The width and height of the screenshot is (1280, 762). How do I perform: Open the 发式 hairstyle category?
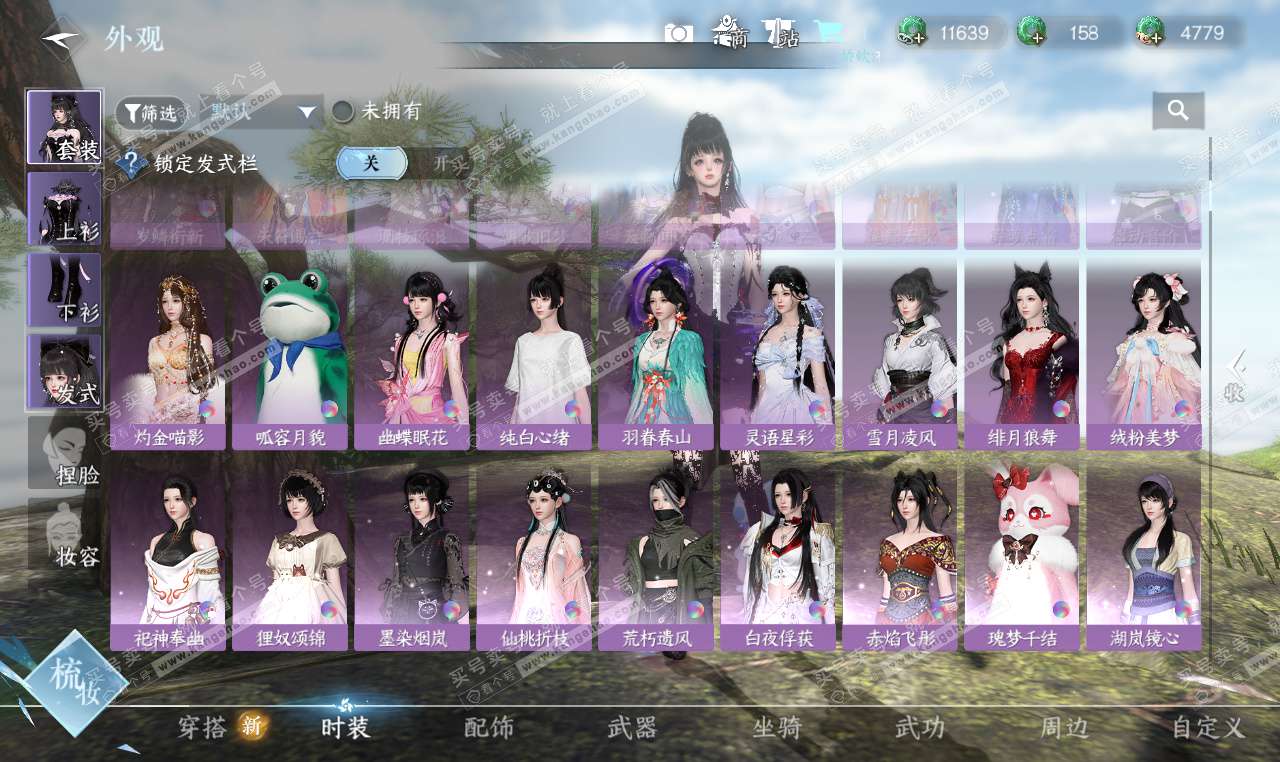[64, 371]
